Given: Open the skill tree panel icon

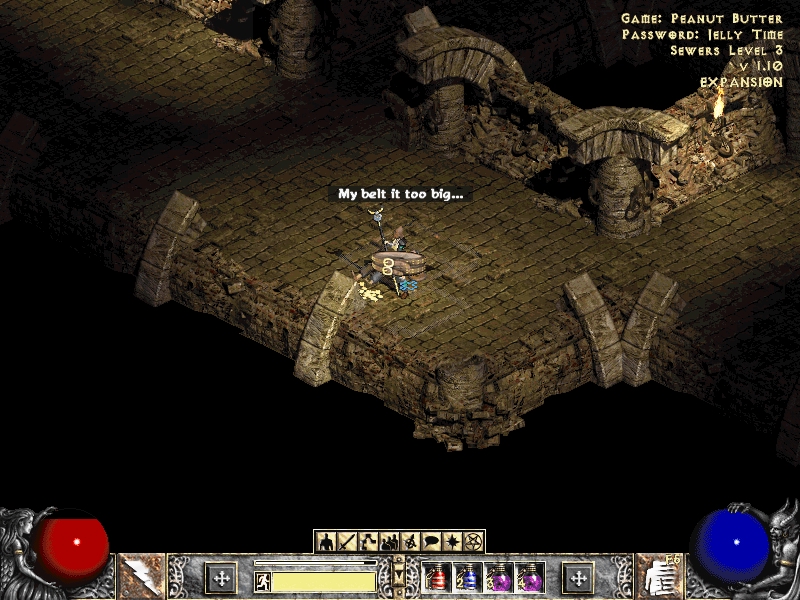Looking at the screenshot, I should click(368, 542).
